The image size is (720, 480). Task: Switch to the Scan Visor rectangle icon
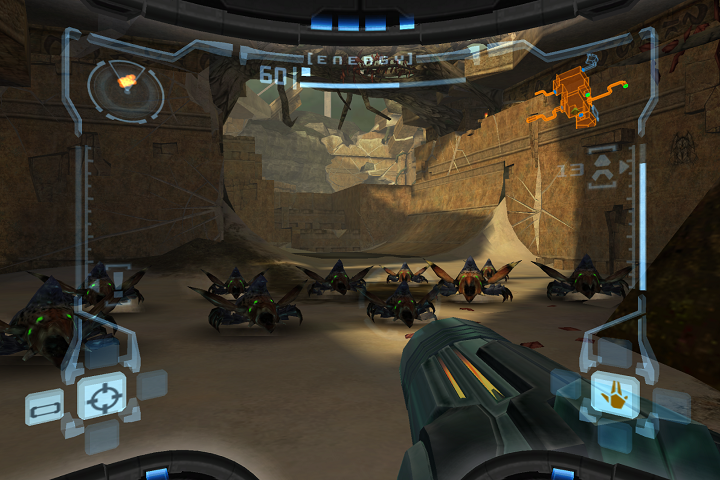(x=43, y=408)
